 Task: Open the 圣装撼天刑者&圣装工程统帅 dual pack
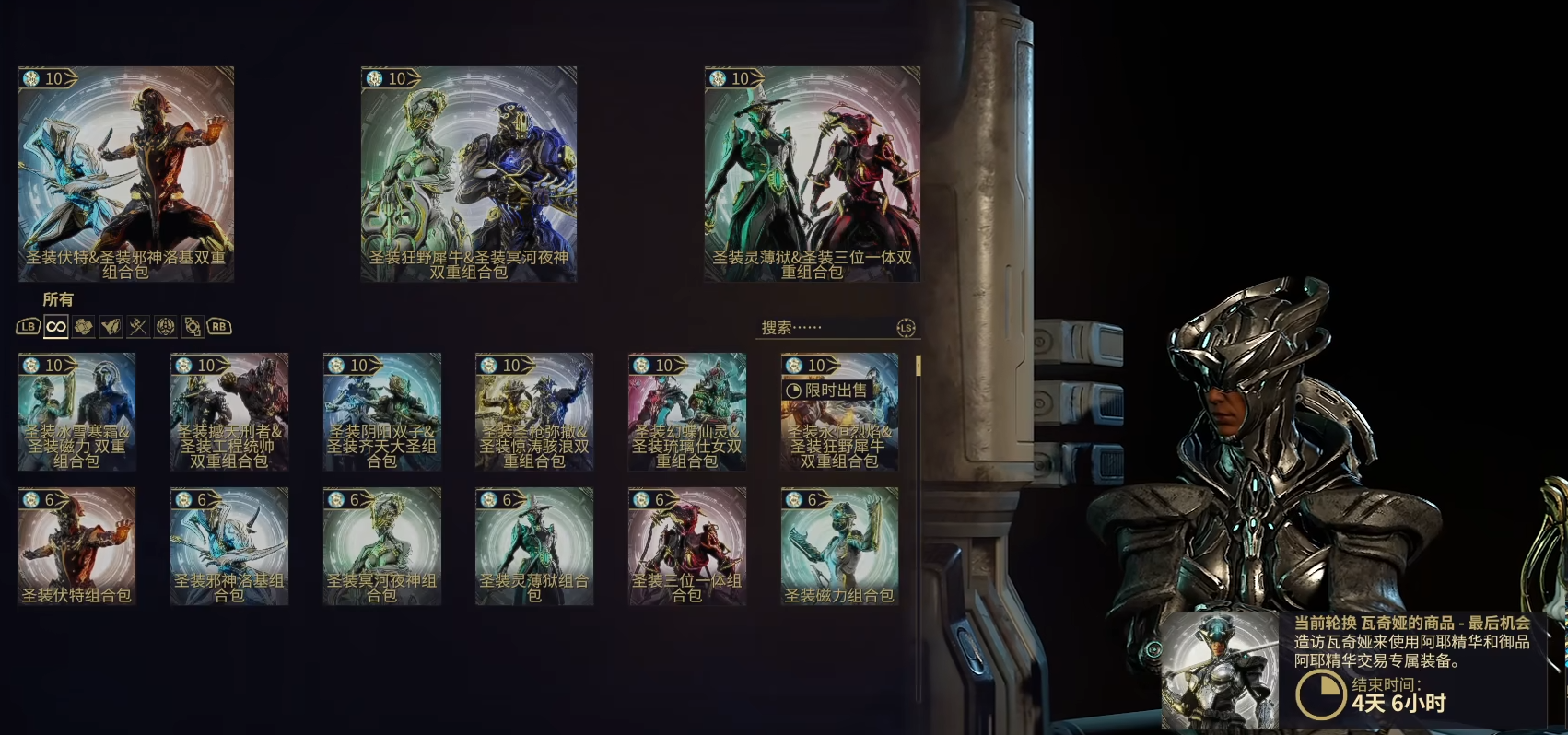pos(229,412)
